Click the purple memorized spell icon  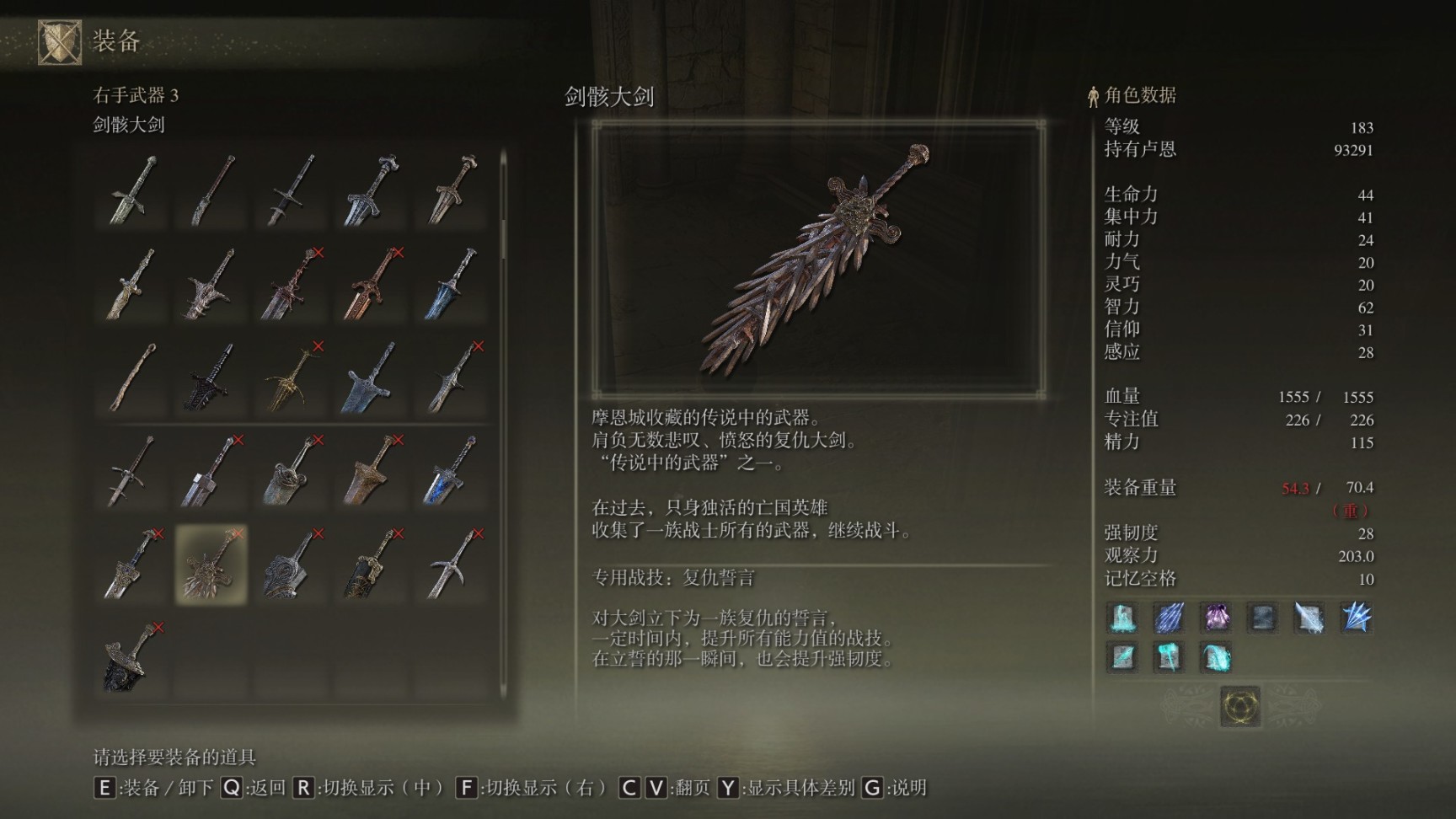point(1215,618)
